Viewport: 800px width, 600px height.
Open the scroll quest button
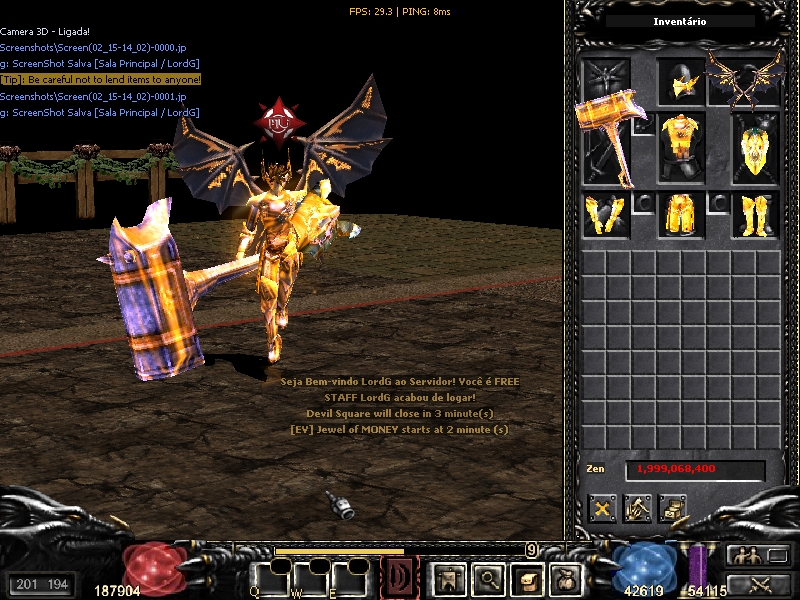[x=527, y=578]
